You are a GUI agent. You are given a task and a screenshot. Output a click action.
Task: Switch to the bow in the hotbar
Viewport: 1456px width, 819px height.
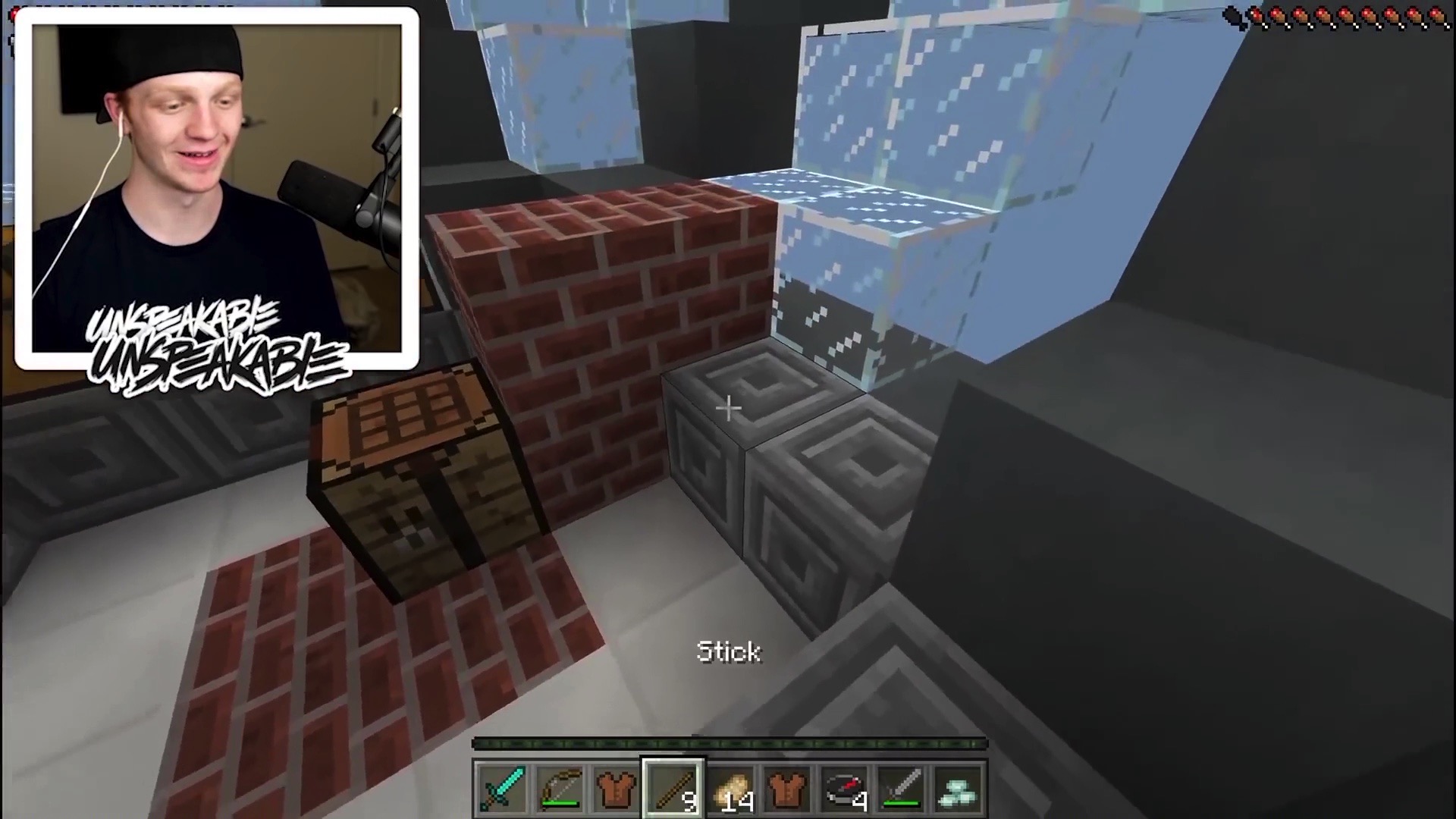[x=559, y=789]
